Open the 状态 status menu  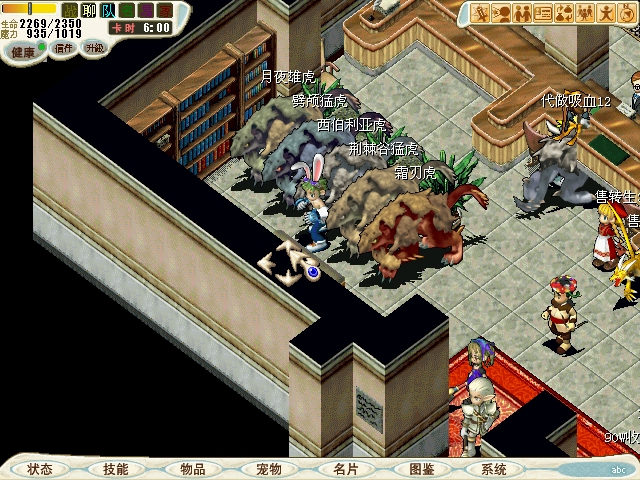click(x=40, y=469)
